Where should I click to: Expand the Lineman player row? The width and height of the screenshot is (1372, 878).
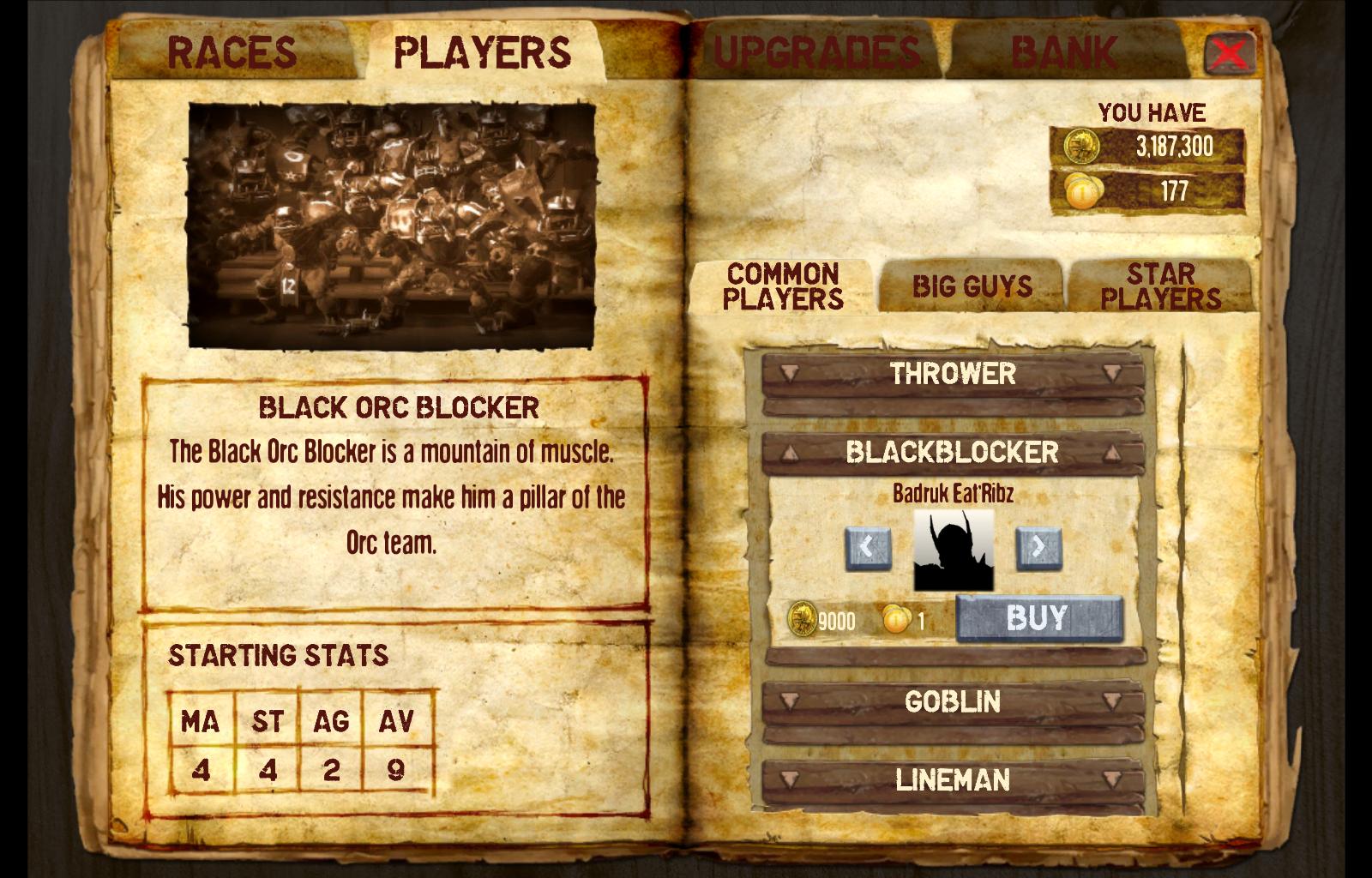click(x=952, y=780)
